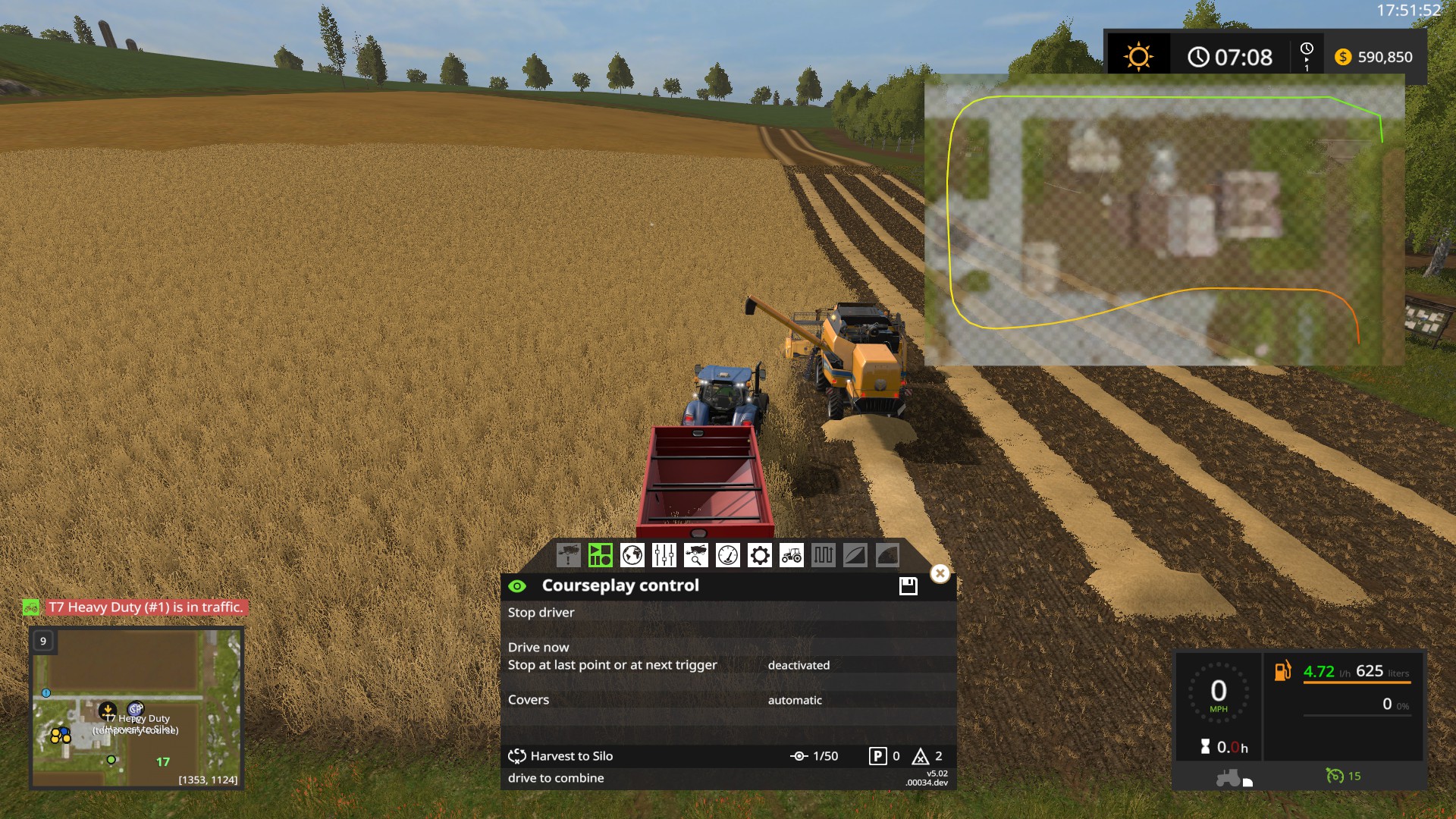This screenshot has width=1456, height=819.
Task: Select the course generation path pattern icon
Action: 822,556
